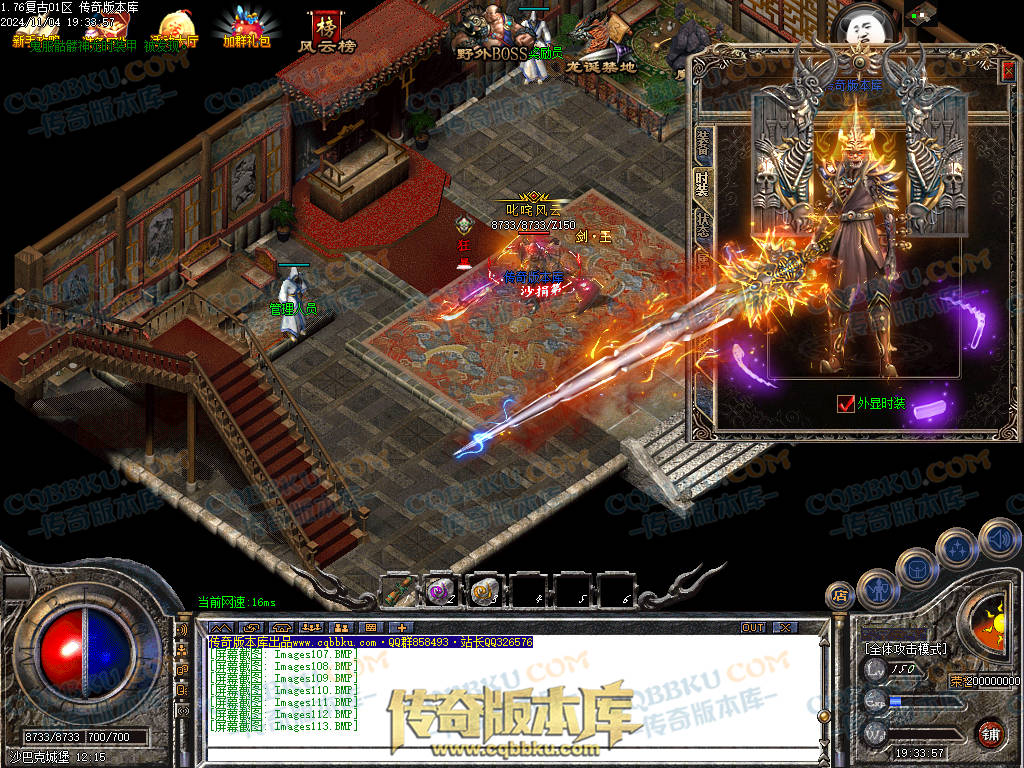This screenshot has width=1024, height=768.
Task: Click the OUT button on the chat bar
Action: [x=753, y=627]
